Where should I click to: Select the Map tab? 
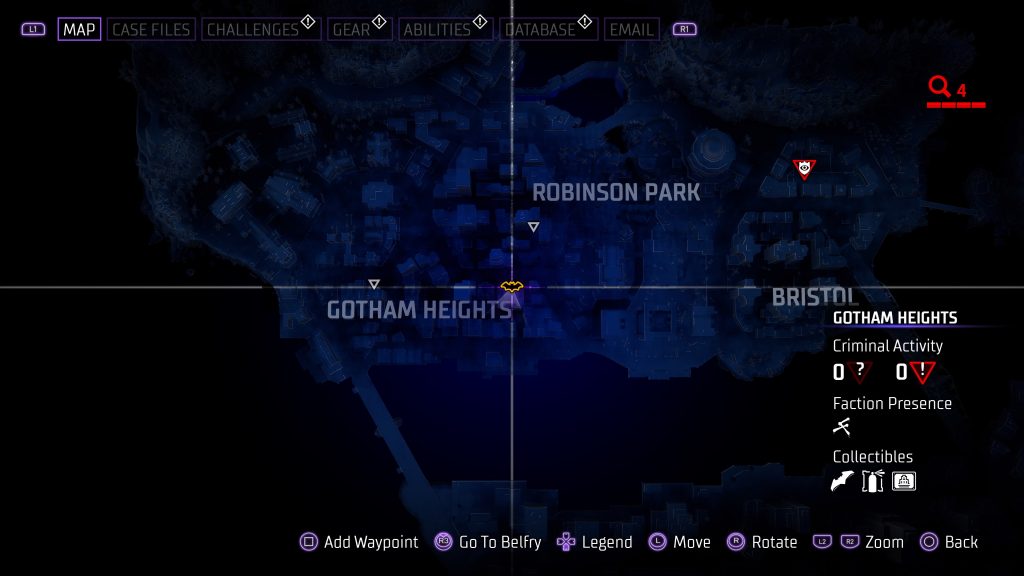pyautogui.click(x=79, y=29)
